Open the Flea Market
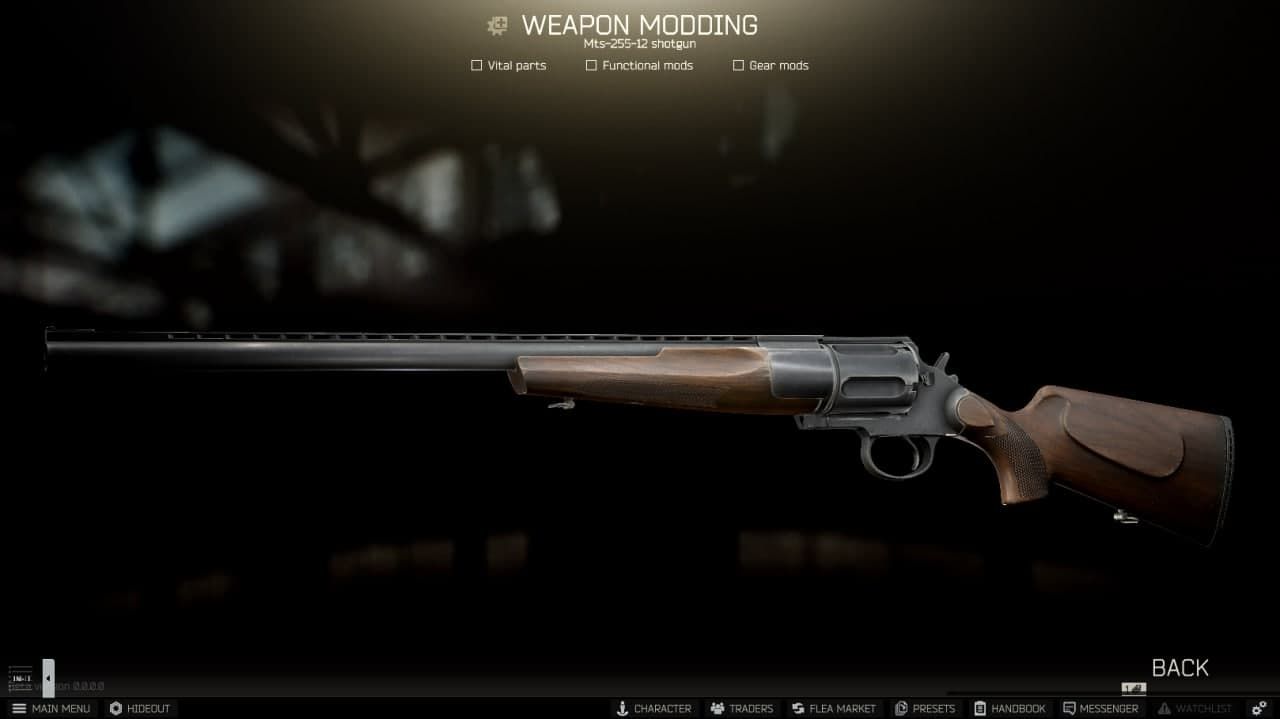This screenshot has width=1280, height=719. click(x=833, y=708)
